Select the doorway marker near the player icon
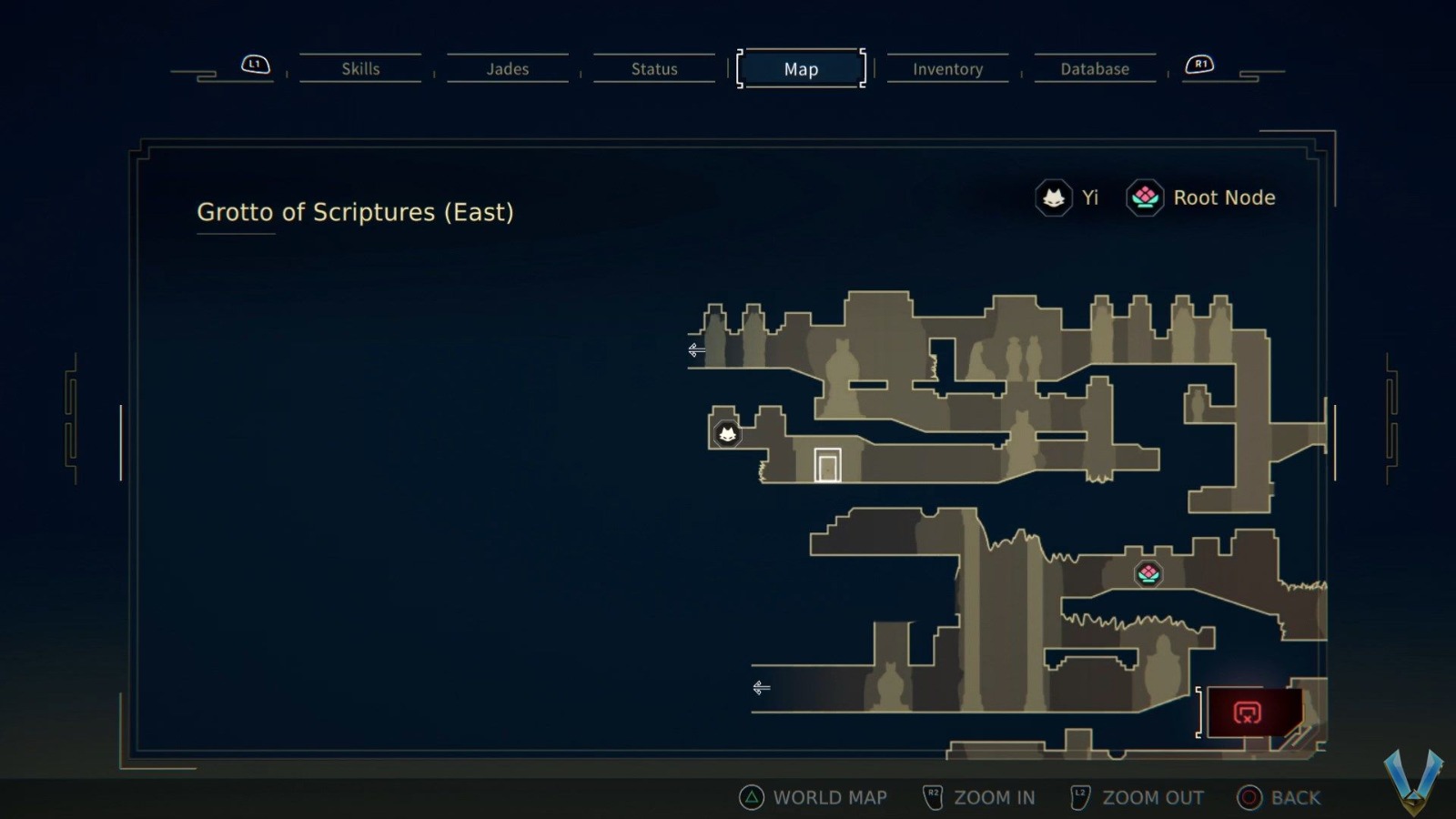This screenshot has height=819, width=1456. point(826,463)
